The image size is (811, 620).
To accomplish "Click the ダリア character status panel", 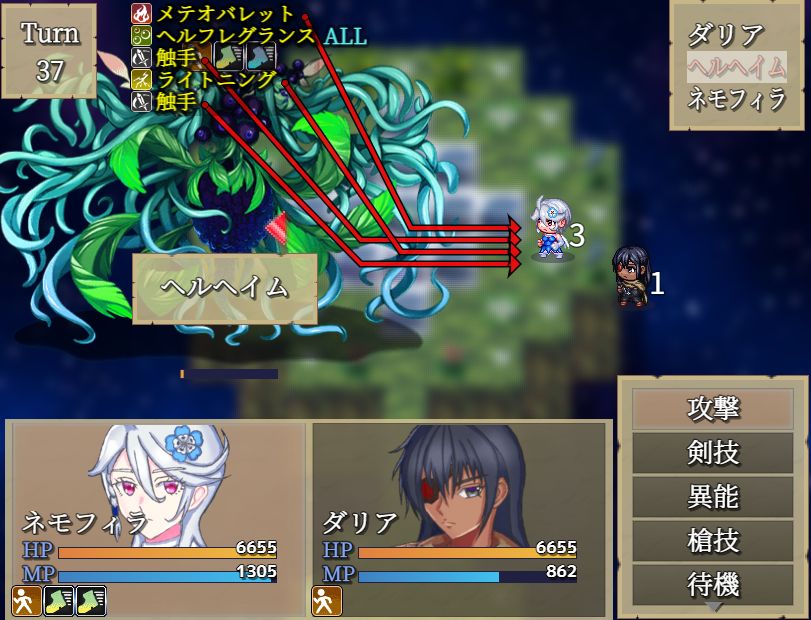I will tap(460, 518).
